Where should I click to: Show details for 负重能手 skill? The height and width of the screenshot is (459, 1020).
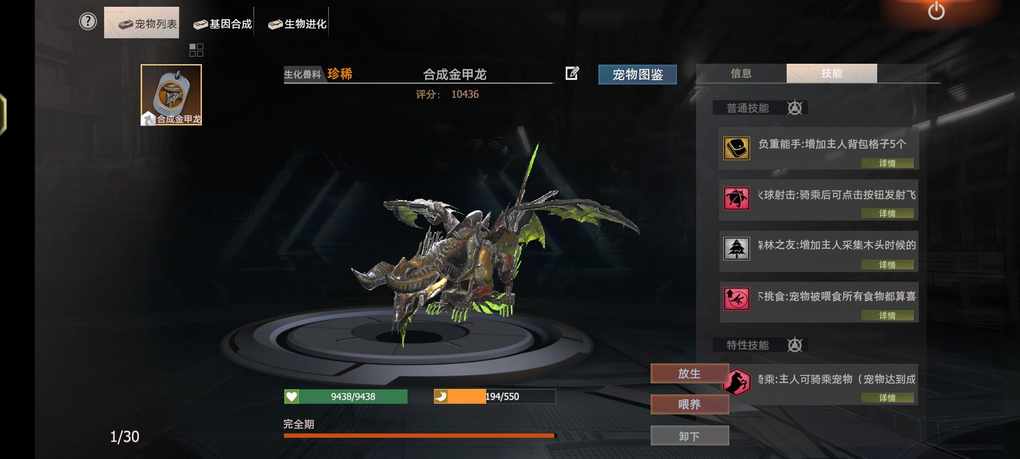(887, 162)
